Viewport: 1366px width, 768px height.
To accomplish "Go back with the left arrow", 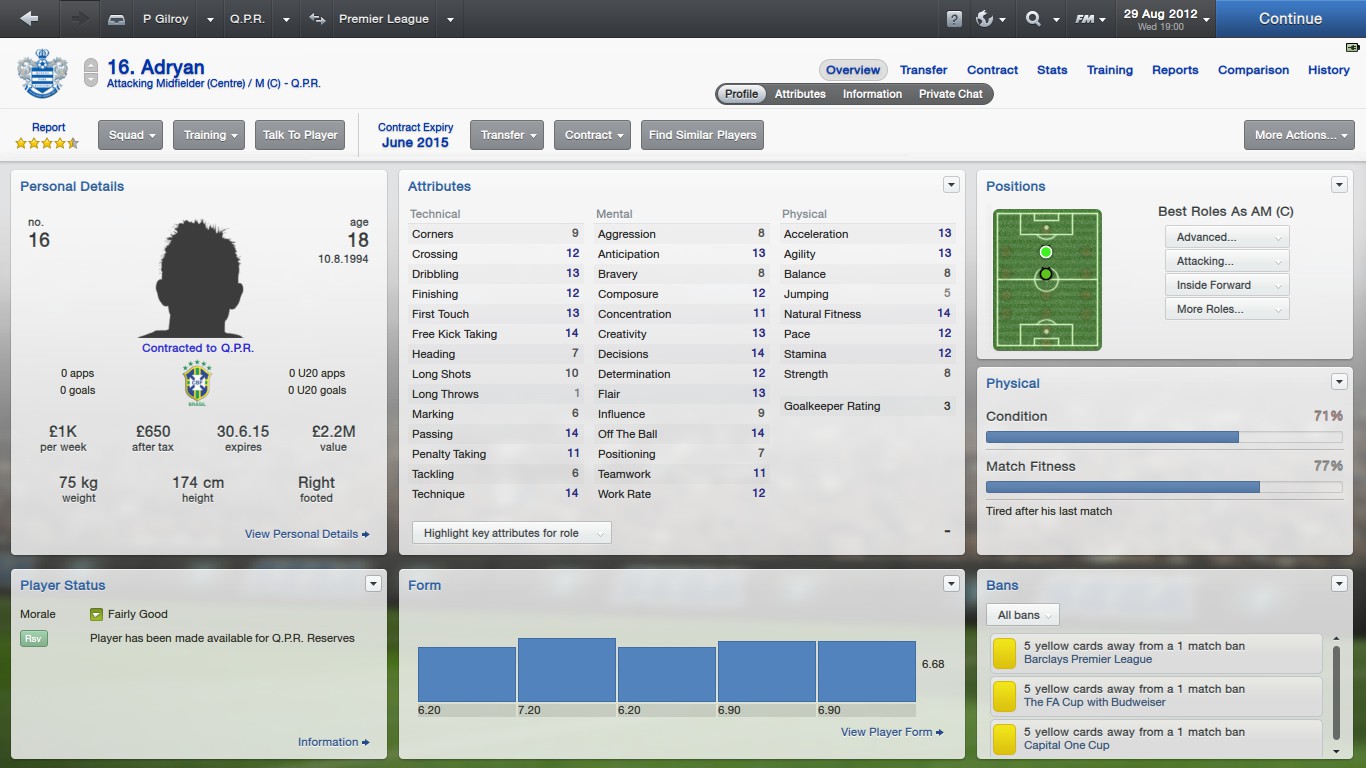I will click(29, 19).
